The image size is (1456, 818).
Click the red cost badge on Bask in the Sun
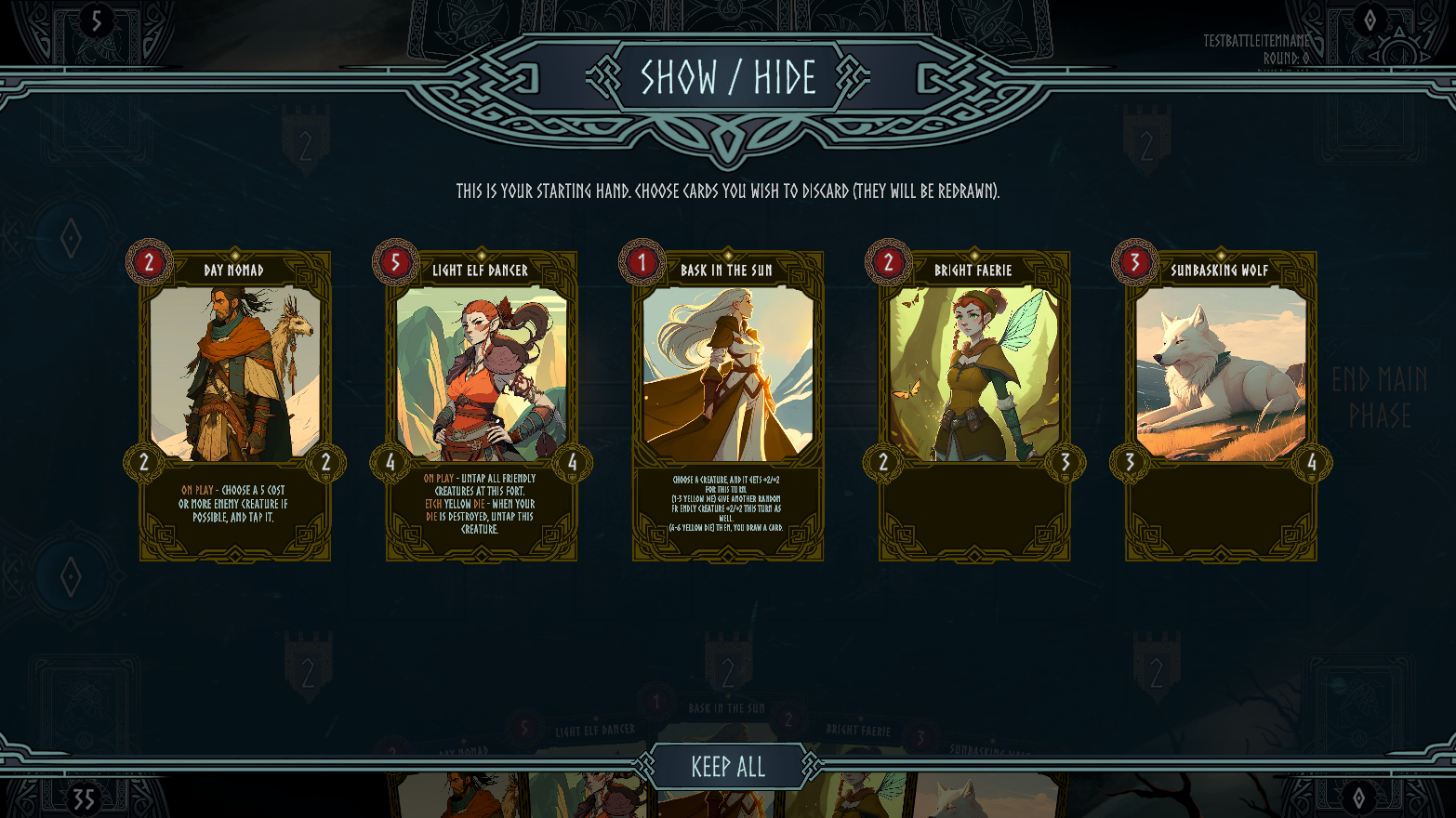642,263
